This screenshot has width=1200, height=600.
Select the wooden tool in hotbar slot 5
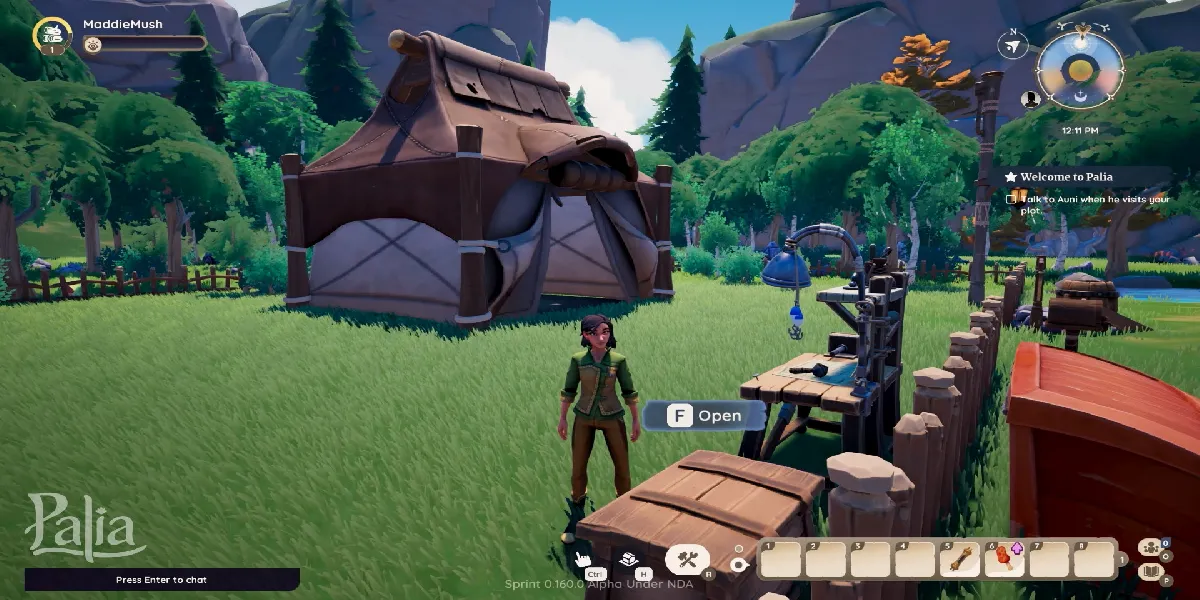click(x=960, y=560)
